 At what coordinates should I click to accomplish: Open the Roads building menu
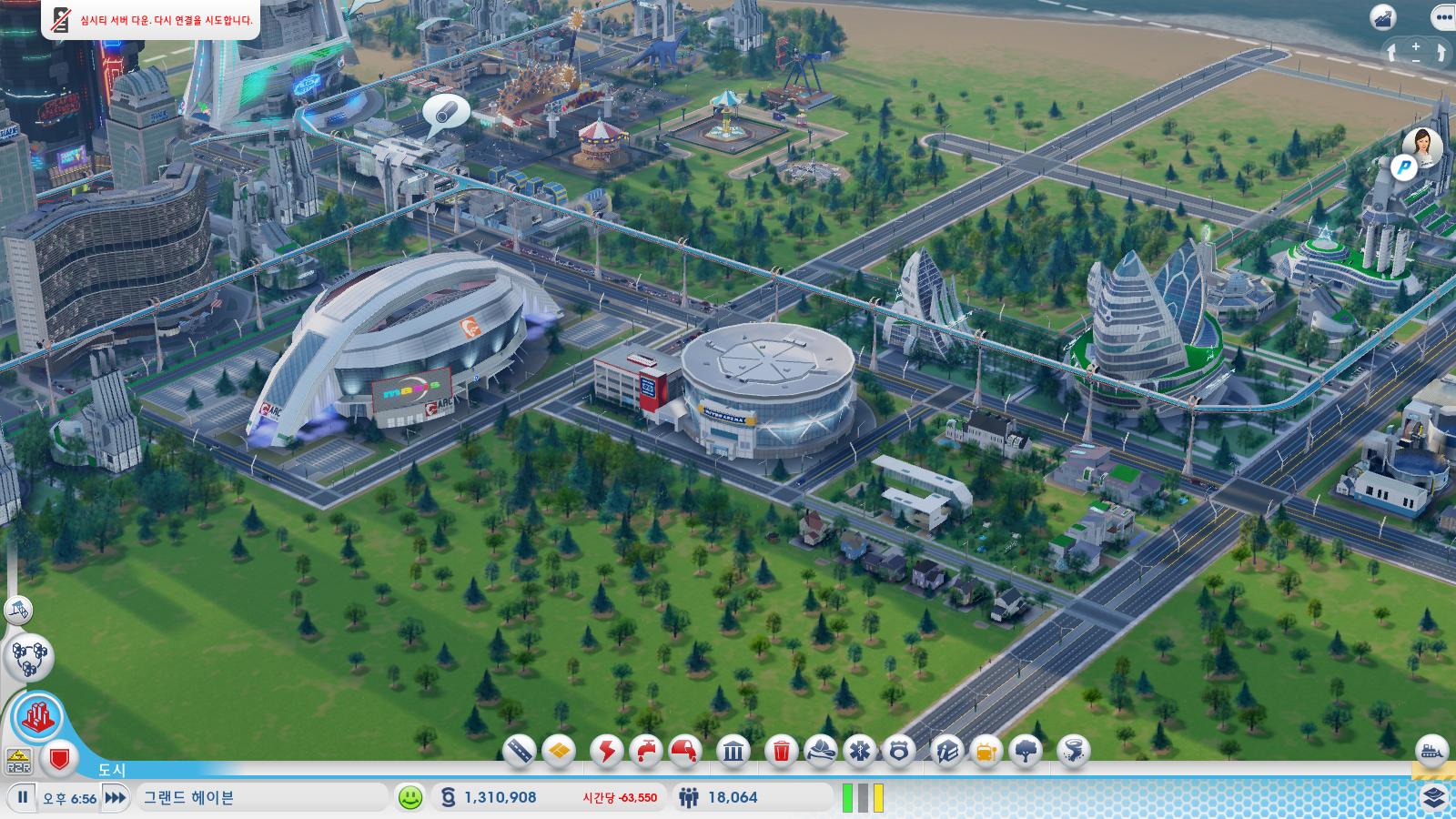(519, 751)
